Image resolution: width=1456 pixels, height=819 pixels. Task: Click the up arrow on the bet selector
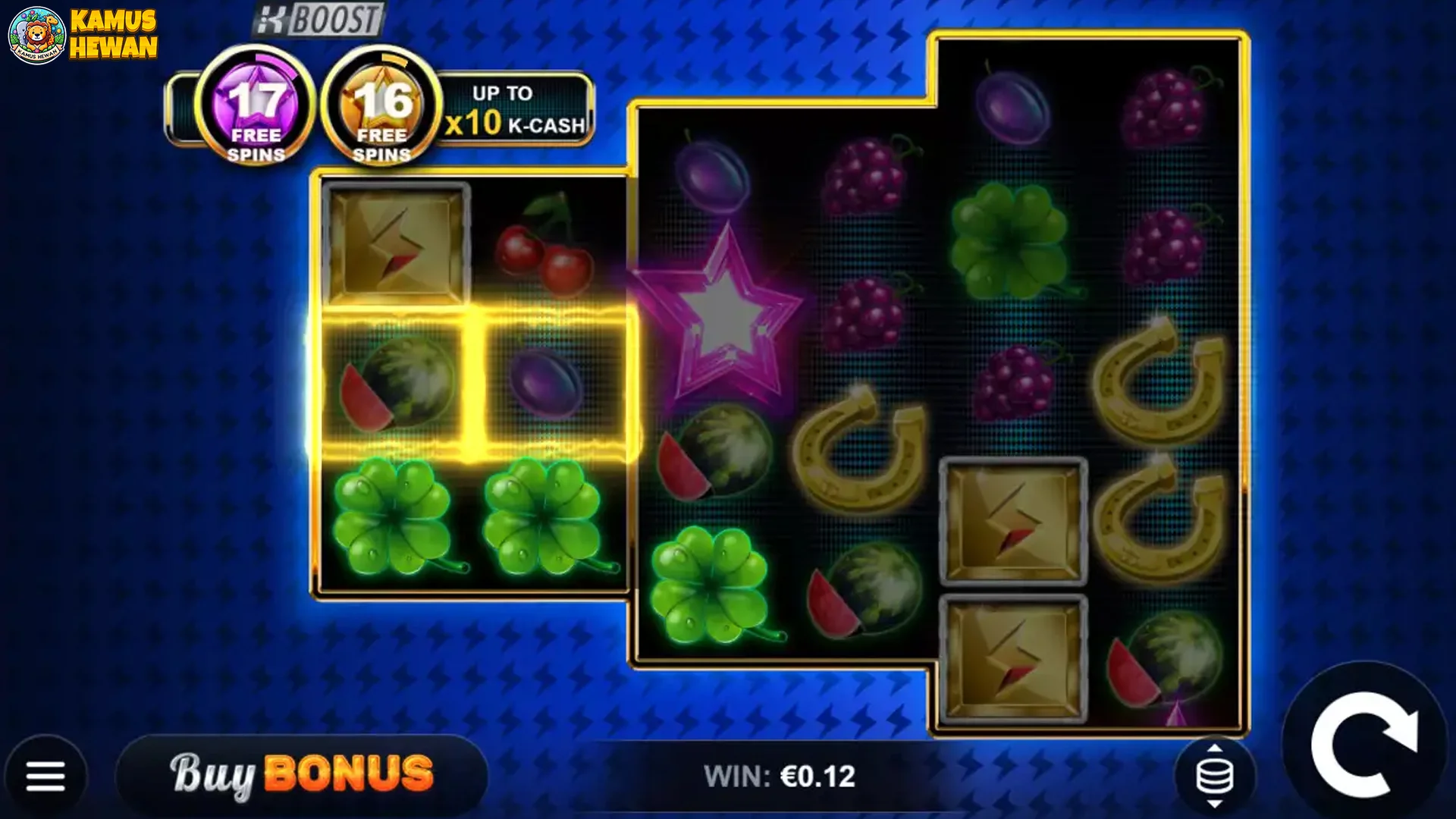(1215, 748)
